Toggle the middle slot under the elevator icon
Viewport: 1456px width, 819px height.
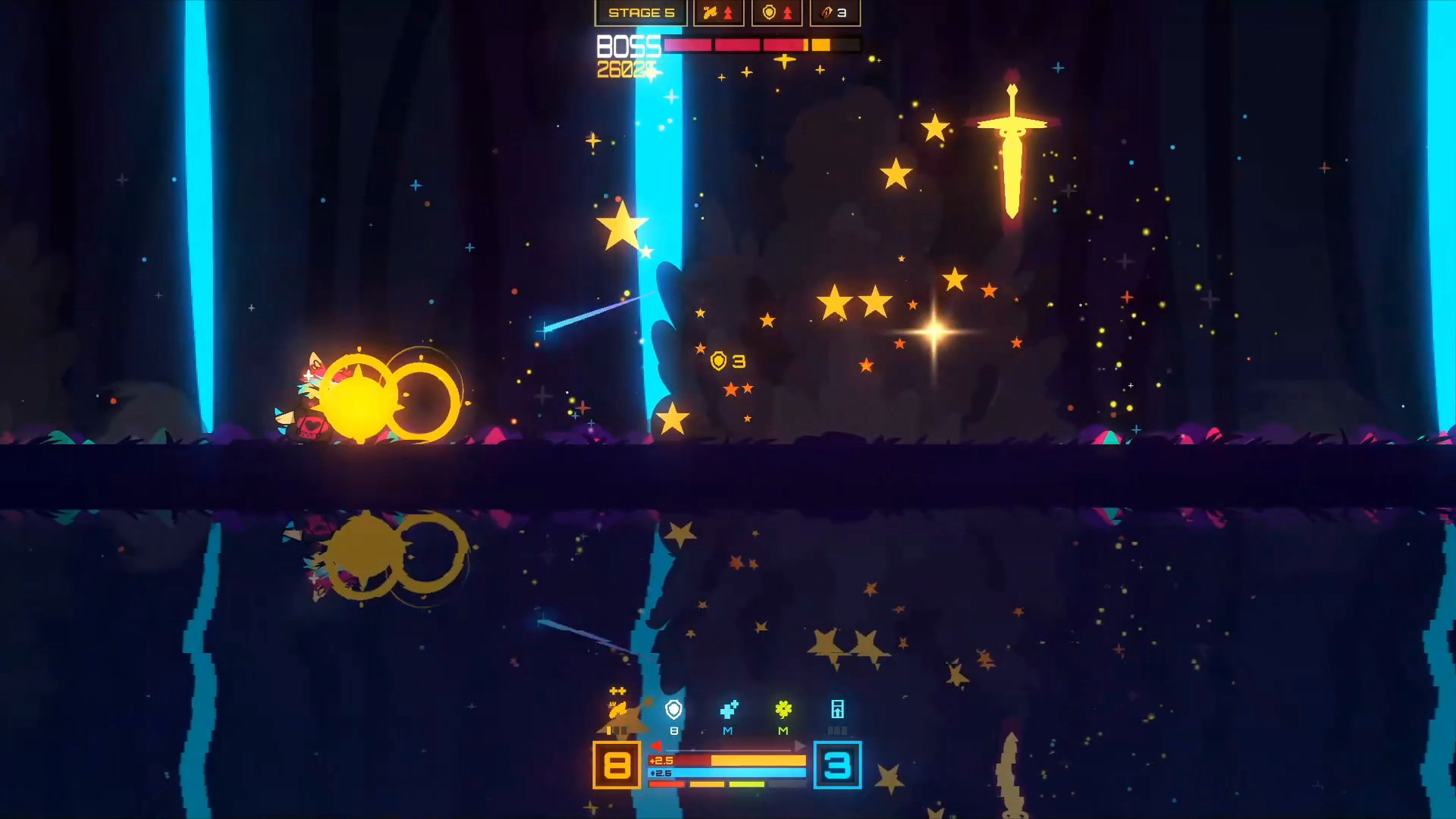838,730
